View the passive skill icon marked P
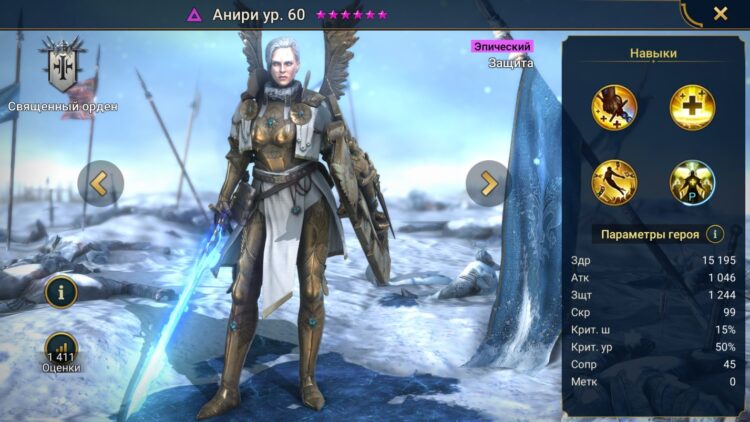The height and width of the screenshot is (422, 750). 691,181
